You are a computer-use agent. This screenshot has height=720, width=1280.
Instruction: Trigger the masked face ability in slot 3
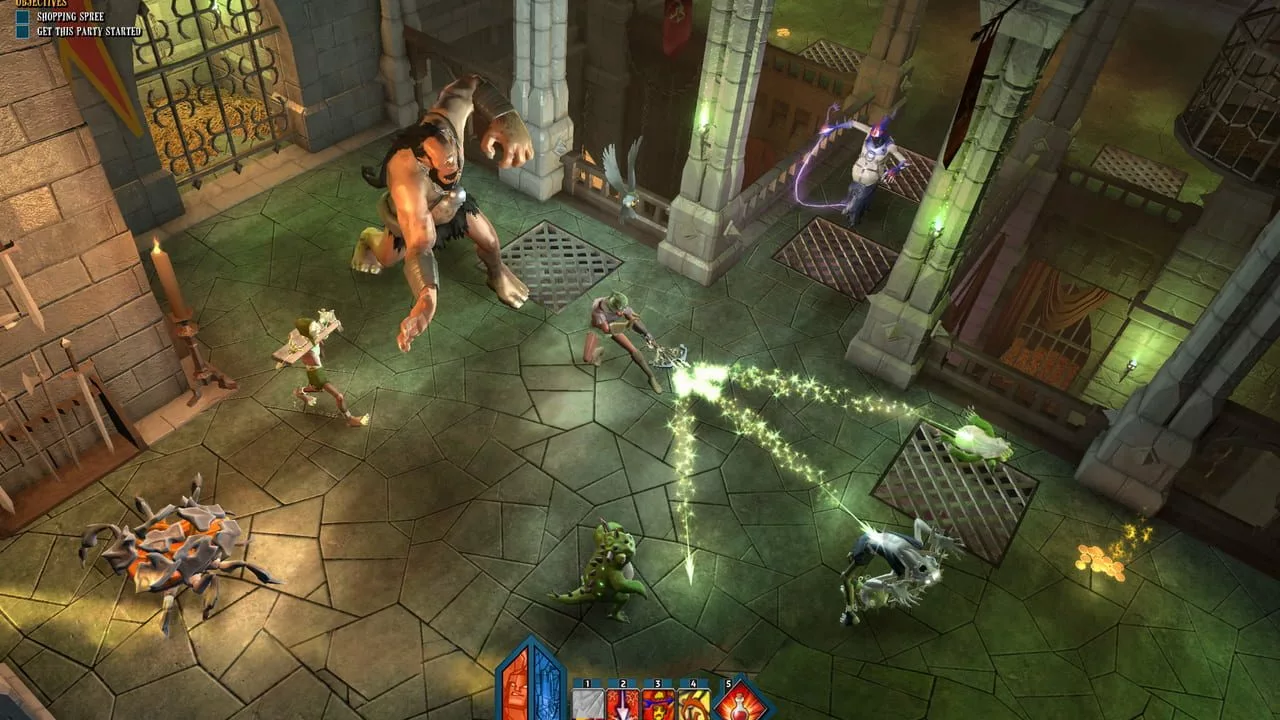tap(658, 704)
